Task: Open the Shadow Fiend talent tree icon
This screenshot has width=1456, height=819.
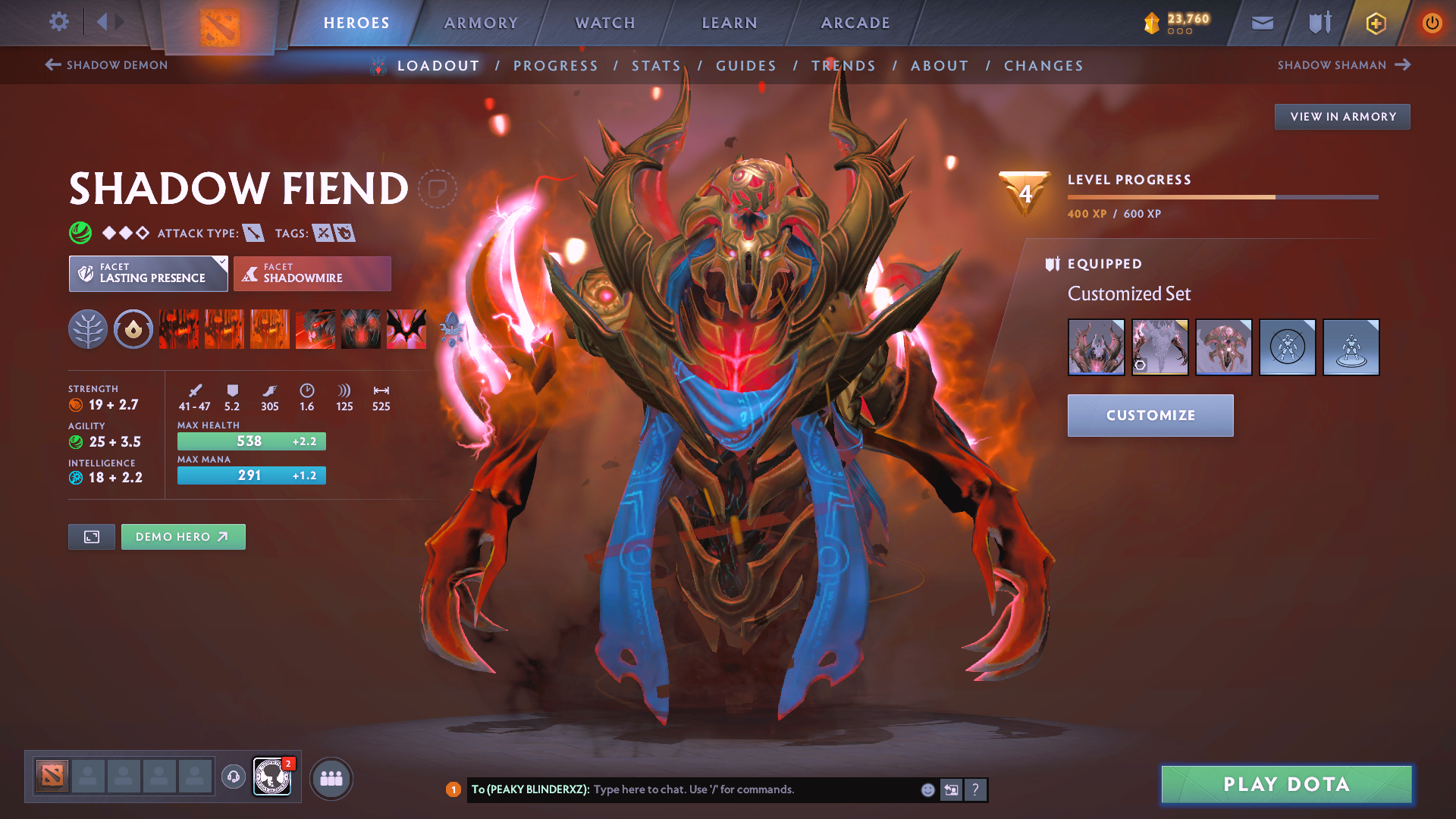Action: coord(87,329)
